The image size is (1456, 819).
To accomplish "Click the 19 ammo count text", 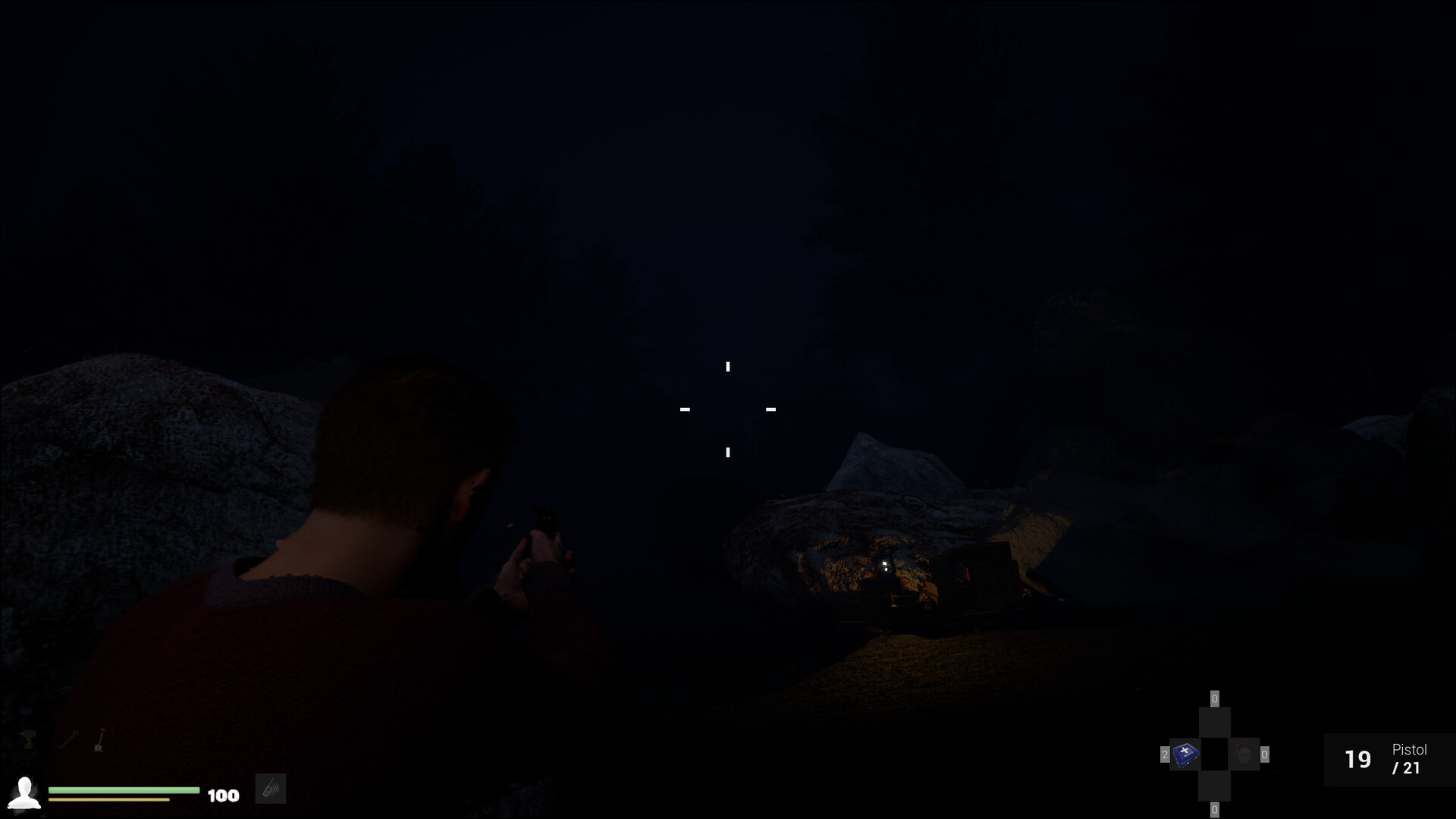I will pyautogui.click(x=1358, y=759).
